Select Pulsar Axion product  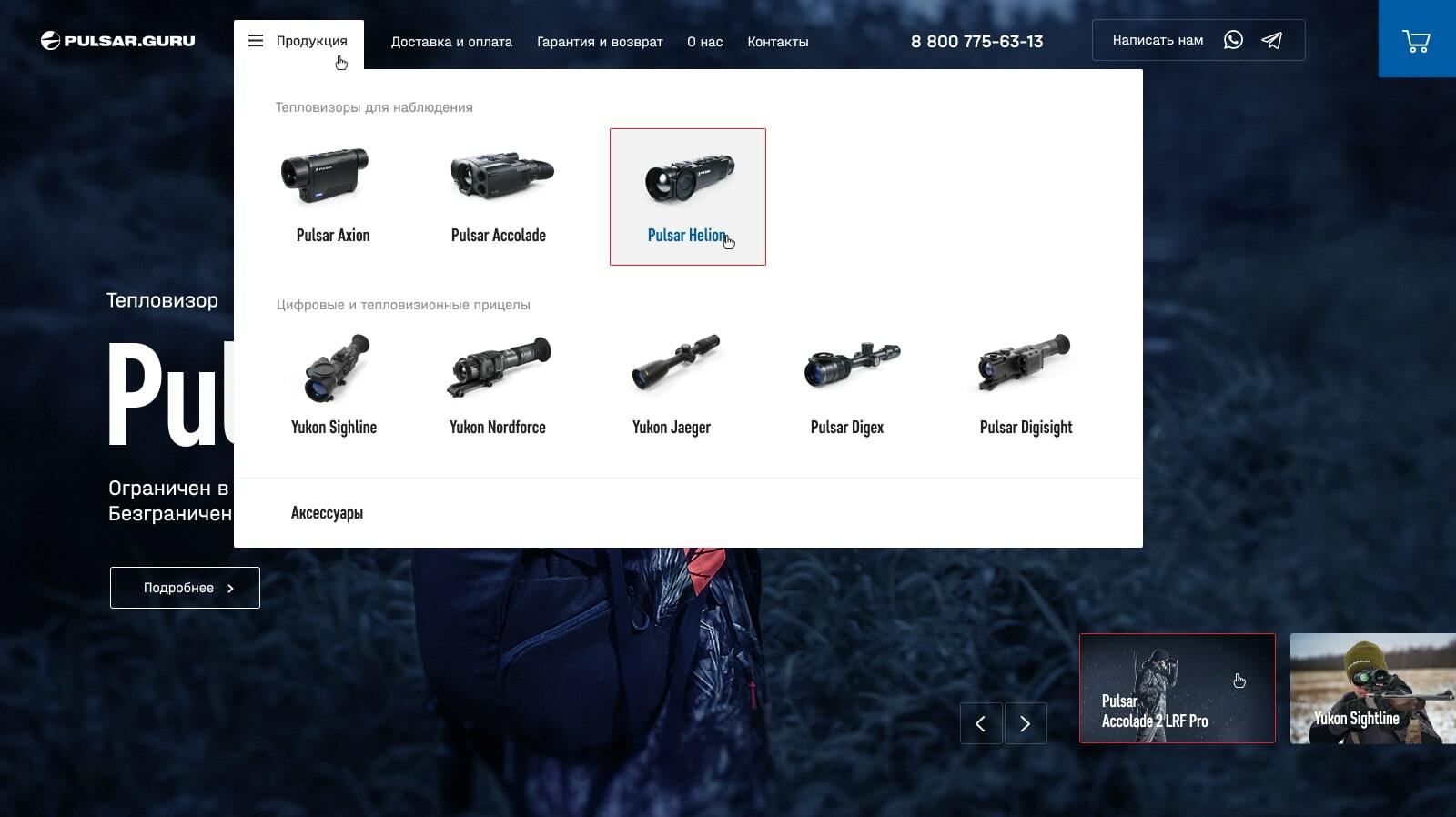tap(333, 196)
